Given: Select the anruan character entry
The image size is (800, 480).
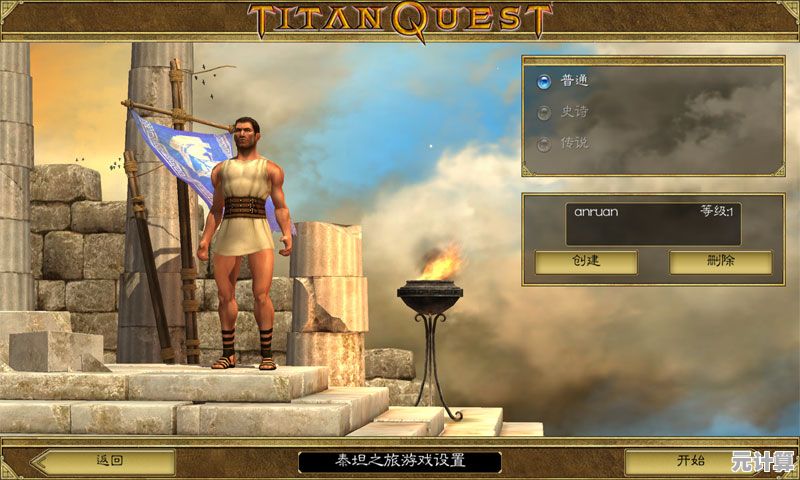Looking at the screenshot, I should [652, 224].
